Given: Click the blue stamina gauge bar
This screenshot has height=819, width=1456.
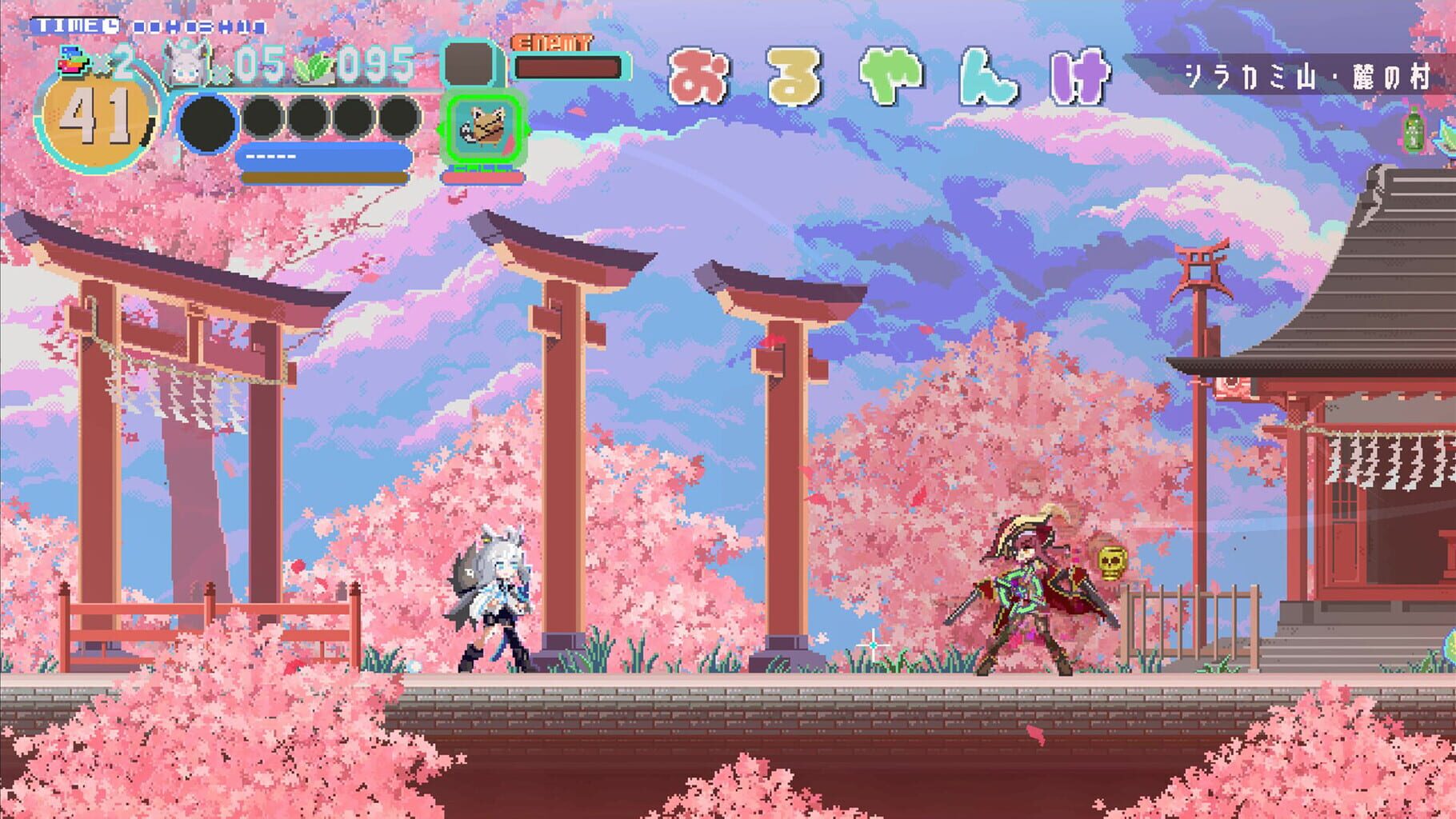Looking at the screenshot, I should 320,154.
